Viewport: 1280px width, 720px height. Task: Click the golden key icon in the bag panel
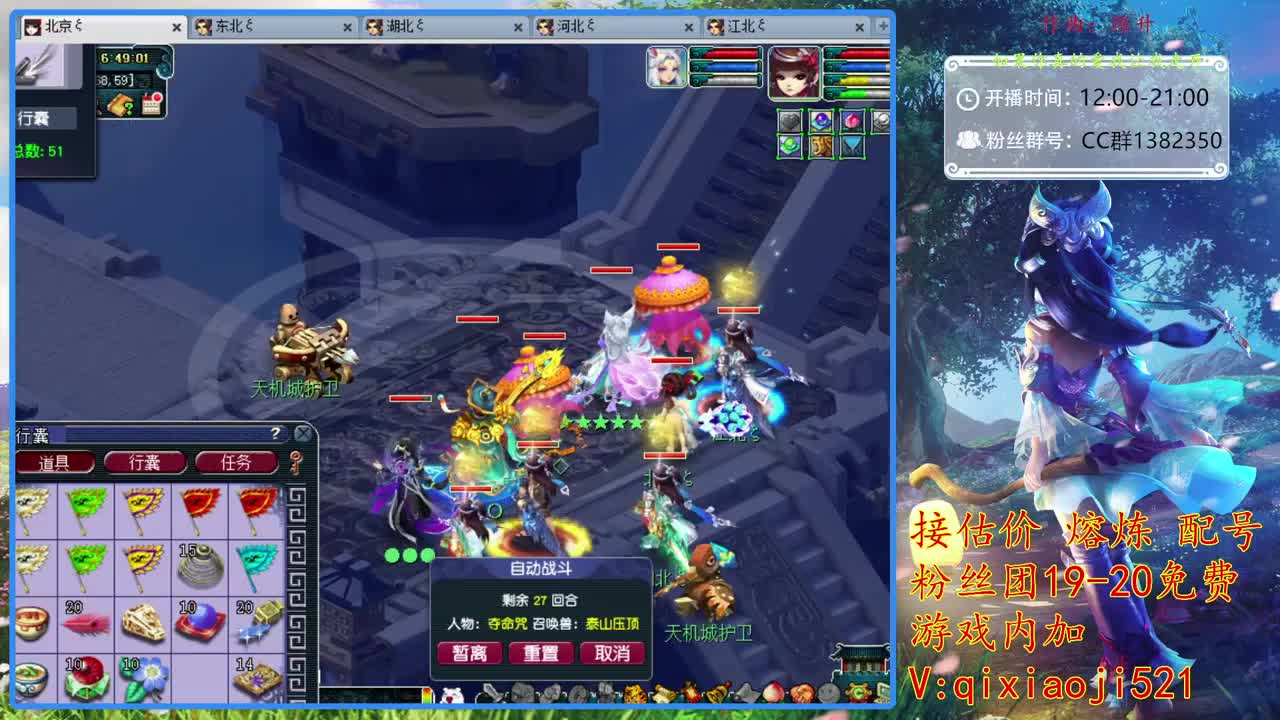(294, 460)
